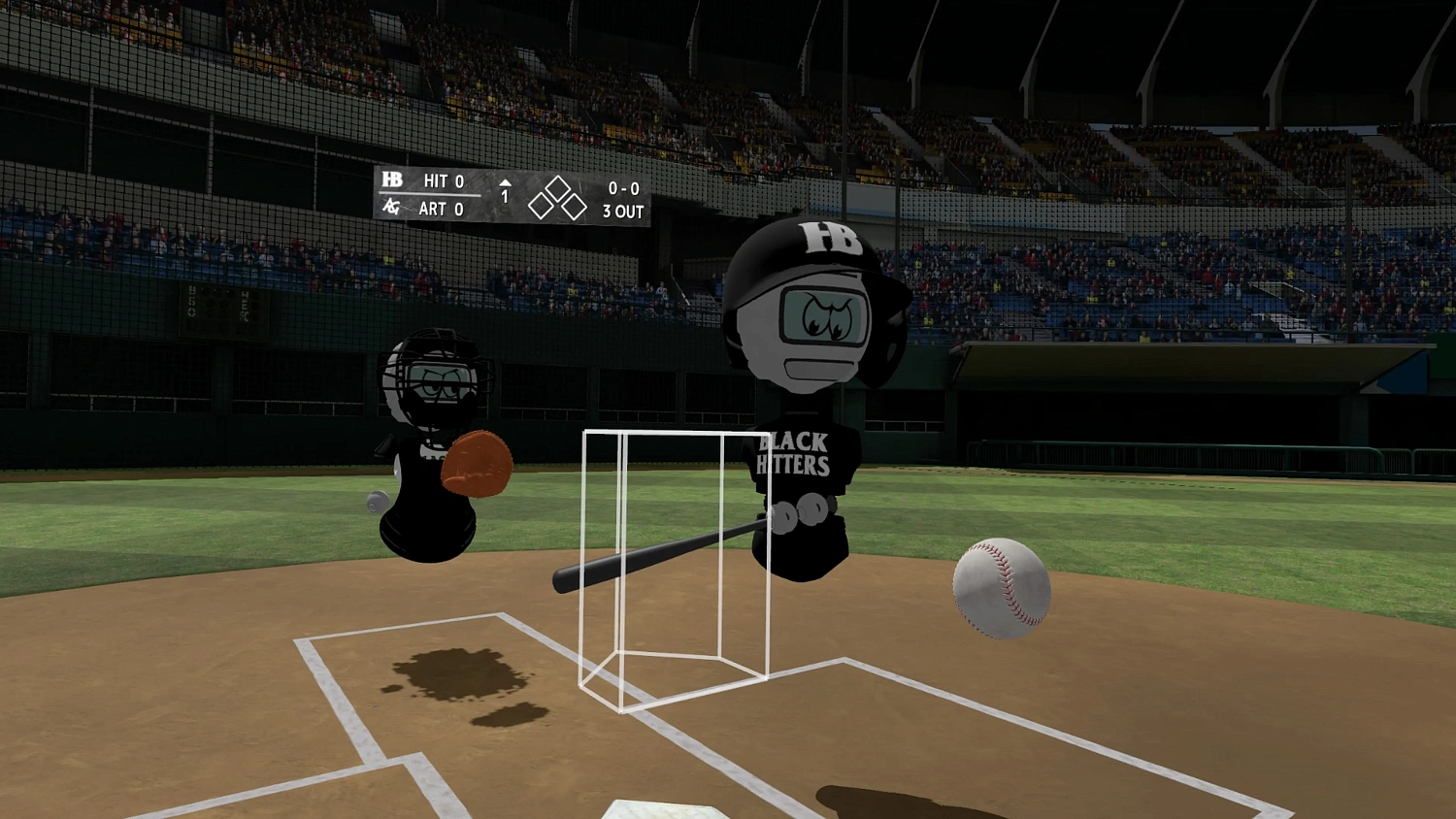The image size is (1456, 819).
Task: Click the incoming baseball
Action: point(1001,590)
